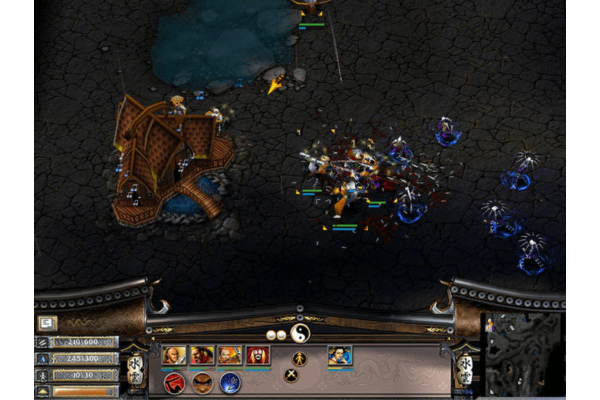Screen dimensions: 600x400
Task: Select the hero portrait with blue background
Action: (x=339, y=355)
